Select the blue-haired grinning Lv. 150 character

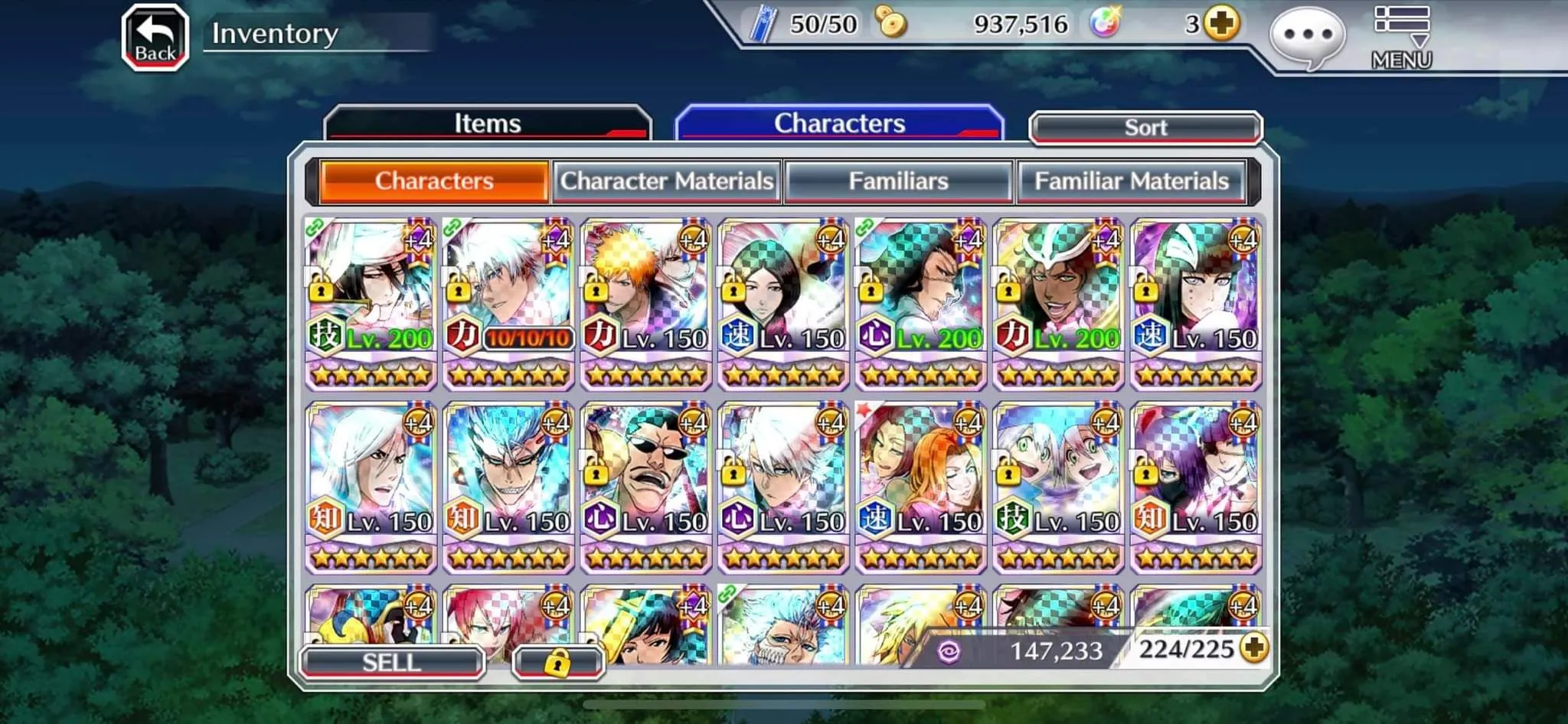[508, 487]
